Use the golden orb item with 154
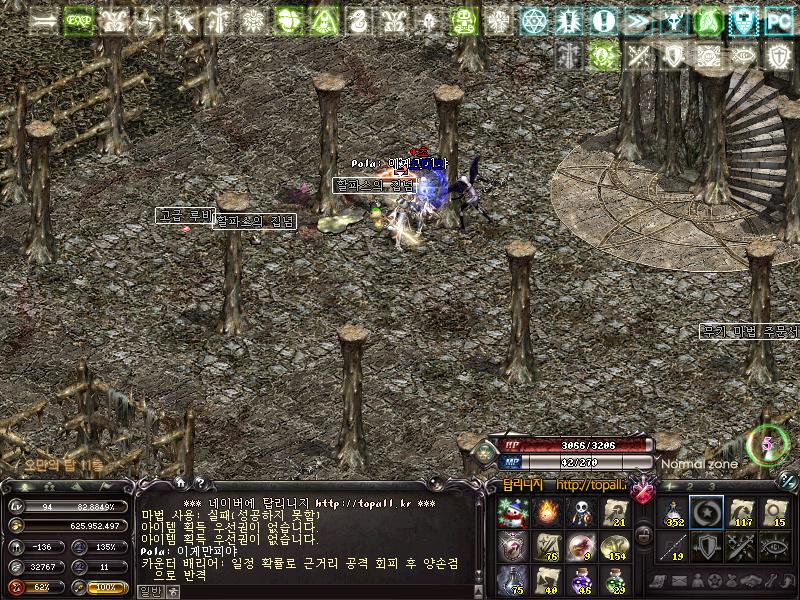 click(x=614, y=547)
